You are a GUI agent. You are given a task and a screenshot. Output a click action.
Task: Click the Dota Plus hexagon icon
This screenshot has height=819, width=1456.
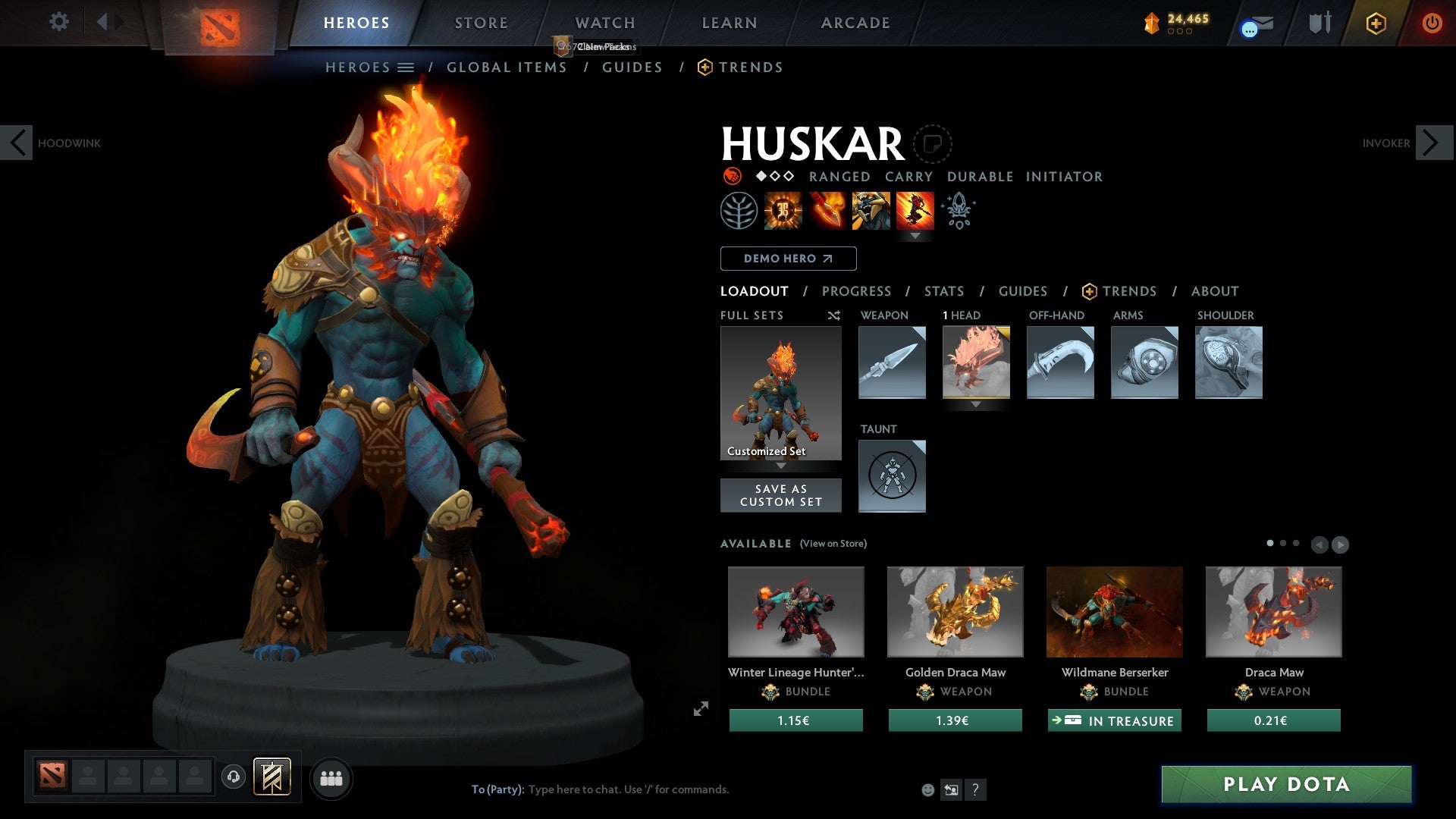click(1376, 24)
